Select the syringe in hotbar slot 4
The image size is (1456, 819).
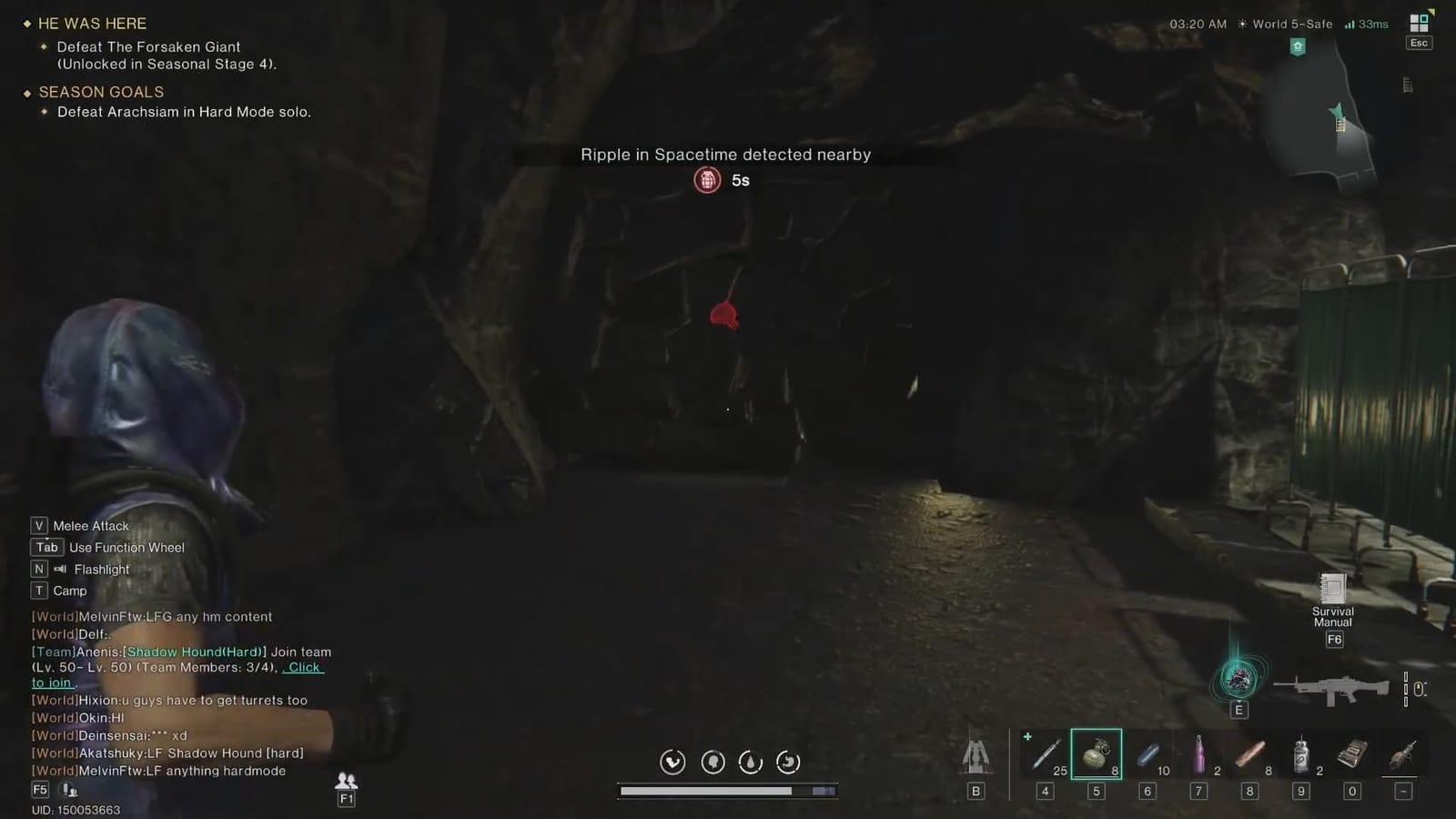[x=1045, y=753]
